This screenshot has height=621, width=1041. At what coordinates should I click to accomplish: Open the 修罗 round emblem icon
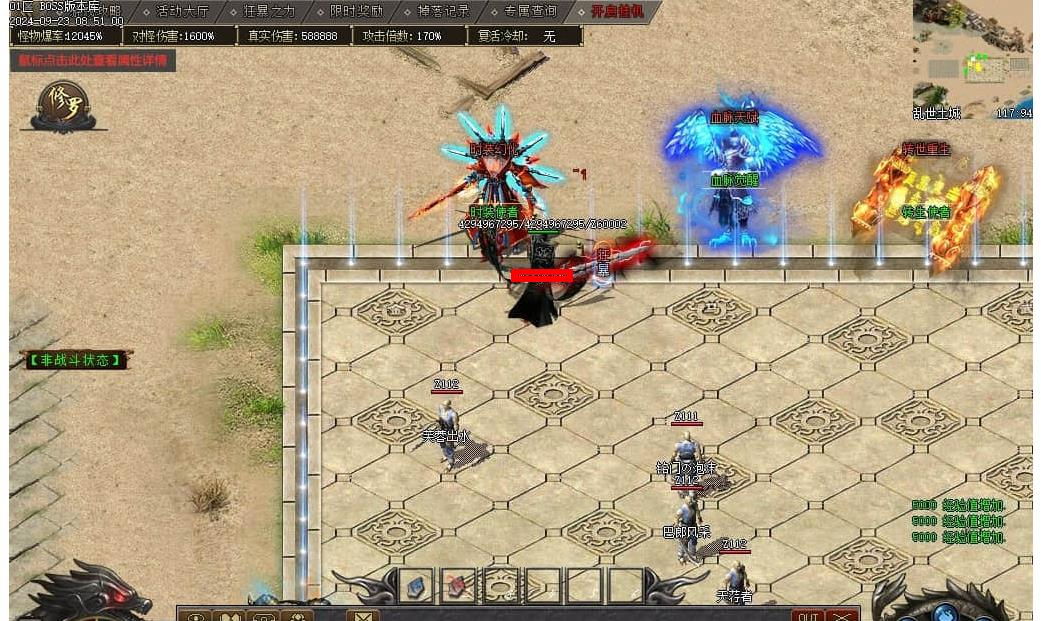click(x=66, y=104)
